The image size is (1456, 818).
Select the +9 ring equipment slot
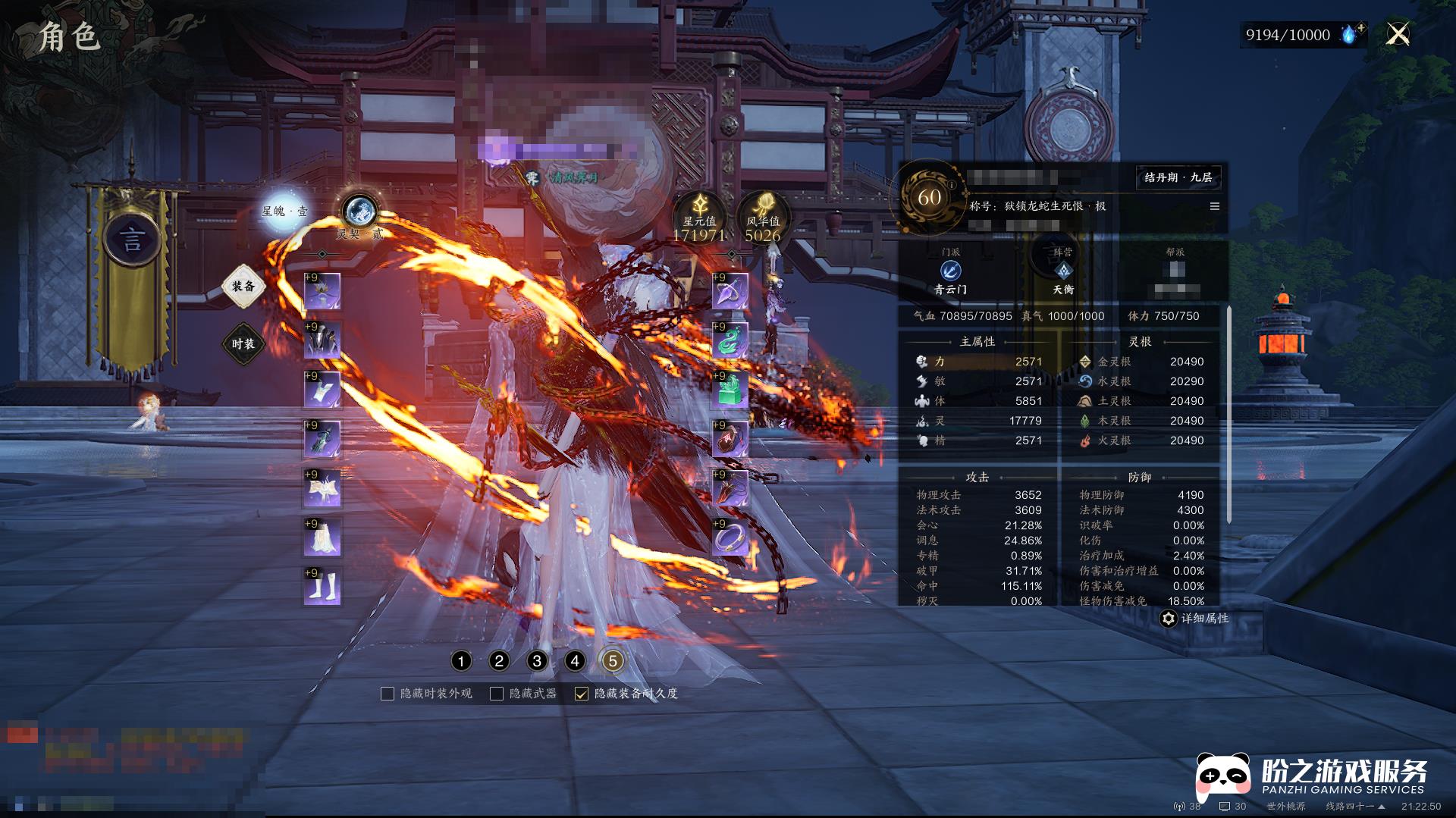click(730, 538)
